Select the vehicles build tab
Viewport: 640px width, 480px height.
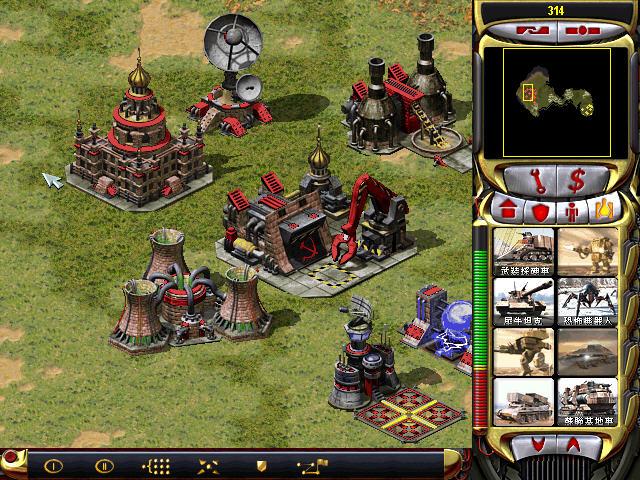click(605, 211)
